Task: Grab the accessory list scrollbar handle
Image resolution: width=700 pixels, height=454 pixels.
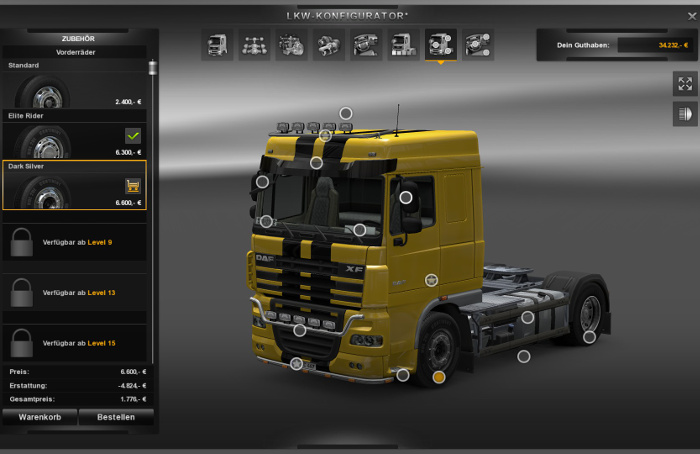Action: [153, 68]
